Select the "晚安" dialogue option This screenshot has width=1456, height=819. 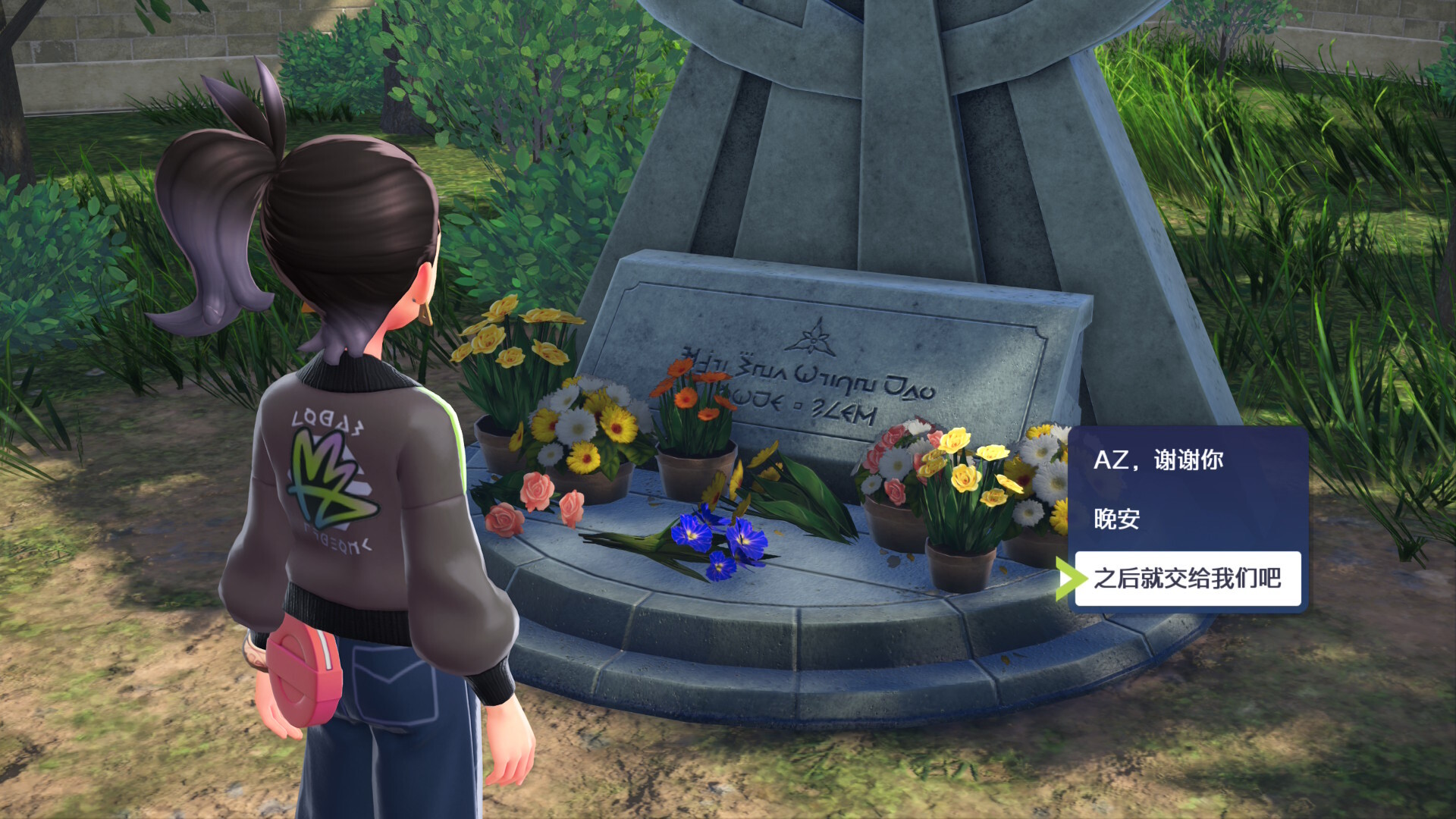click(1117, 519)
